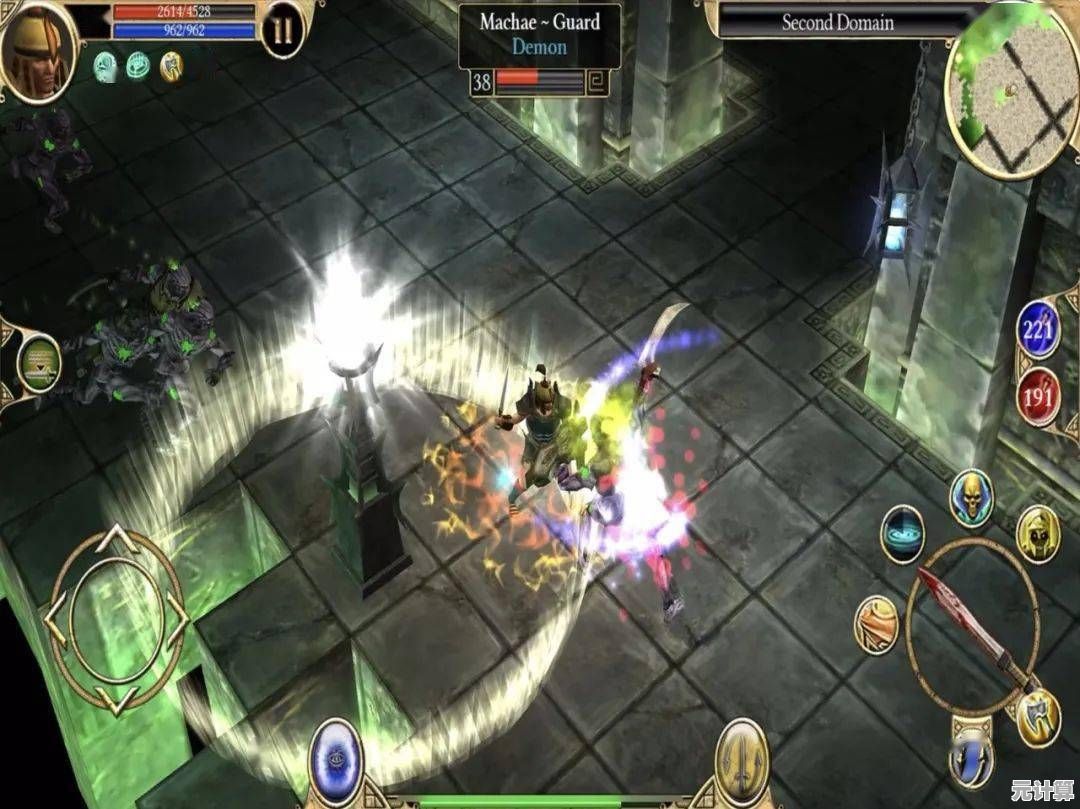
Task: Activate the skull skill icon
Action: [970, 496]
